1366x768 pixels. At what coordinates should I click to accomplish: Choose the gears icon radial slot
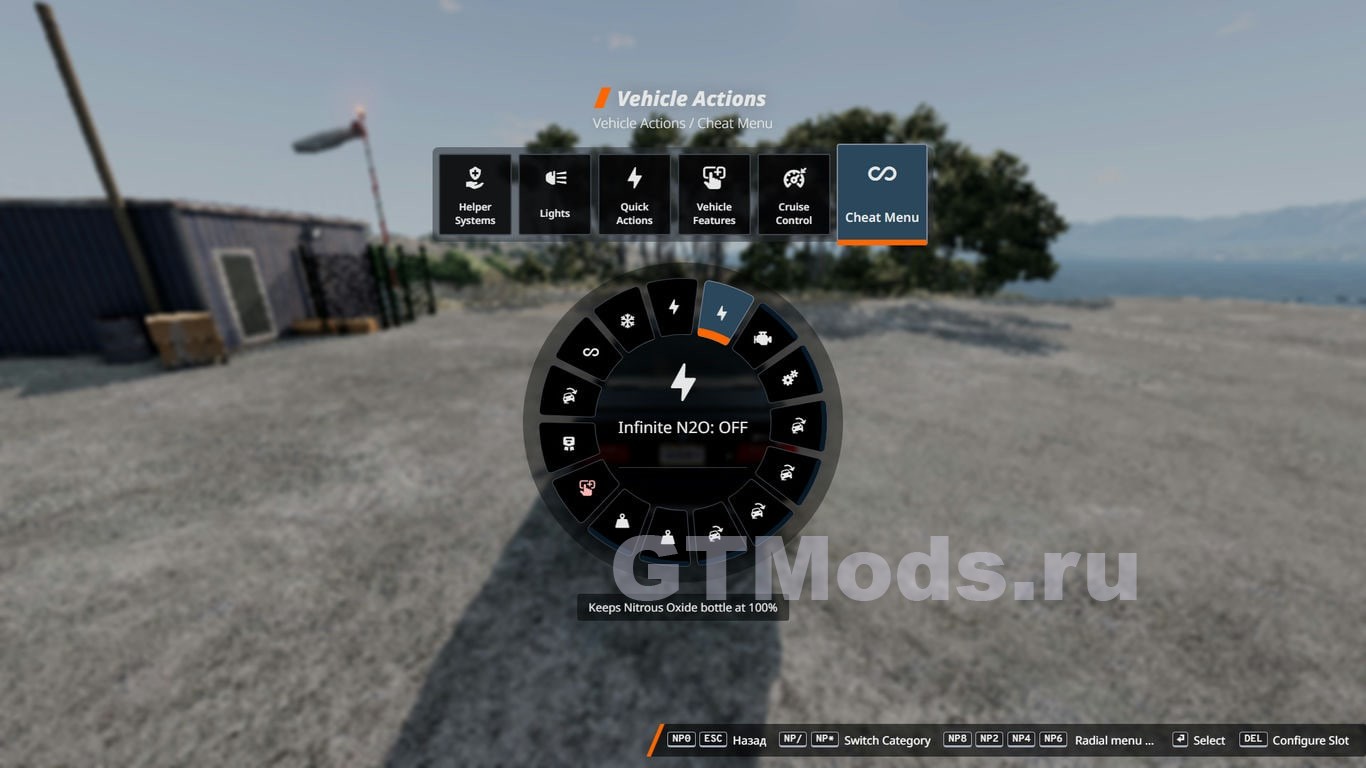point(789,378)
